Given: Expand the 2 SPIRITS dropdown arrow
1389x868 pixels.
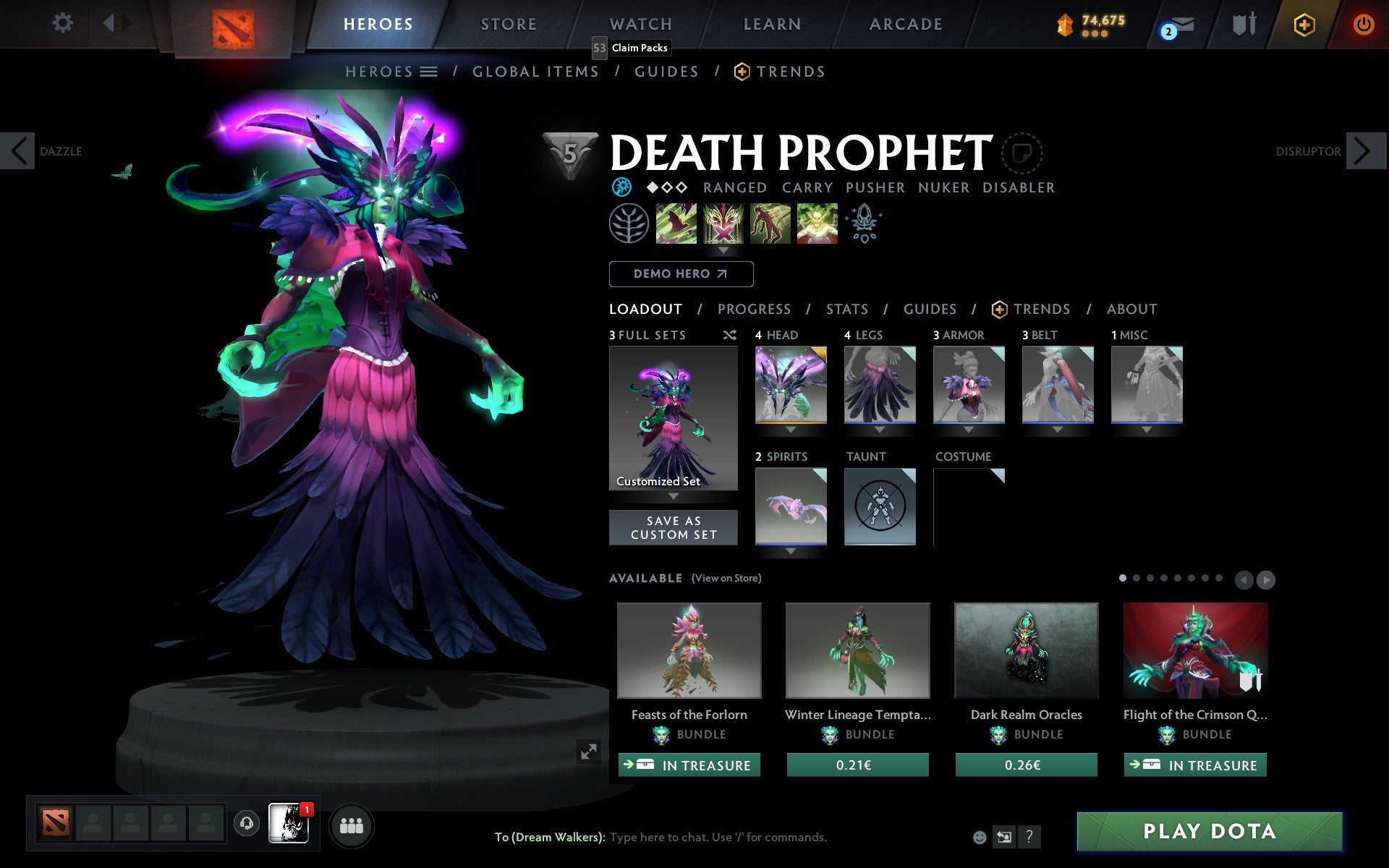Looking at the screenshot, I should pos(789,550).
